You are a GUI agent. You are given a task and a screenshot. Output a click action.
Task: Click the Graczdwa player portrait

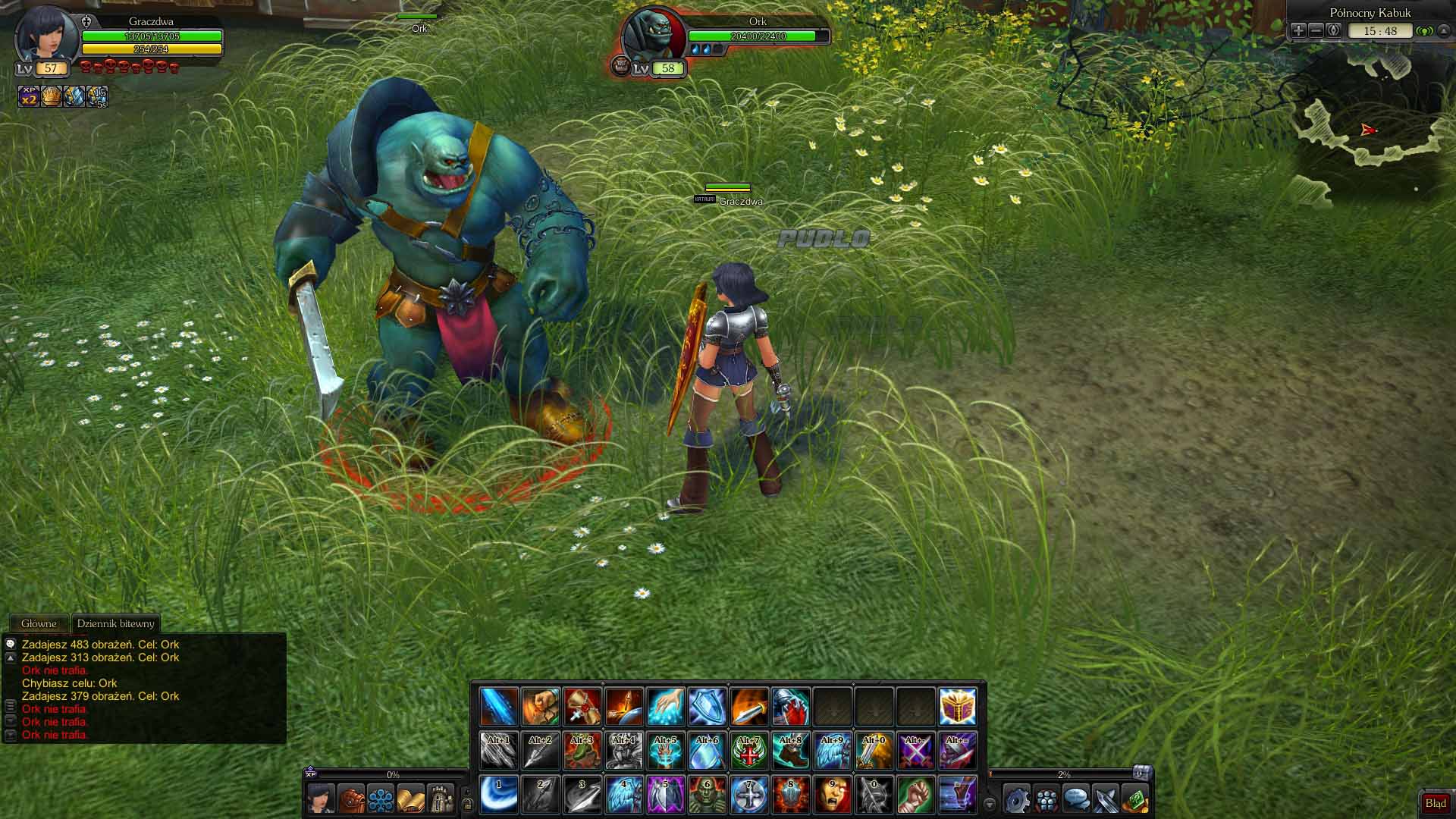click(x=47, y=35)
